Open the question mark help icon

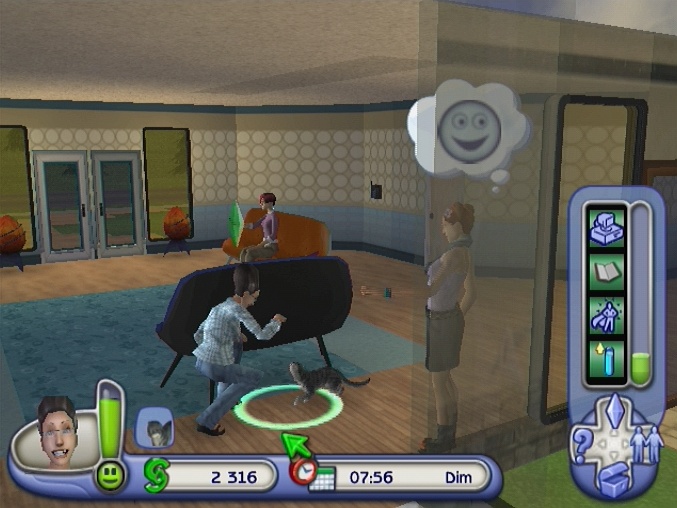coord(580,442)
